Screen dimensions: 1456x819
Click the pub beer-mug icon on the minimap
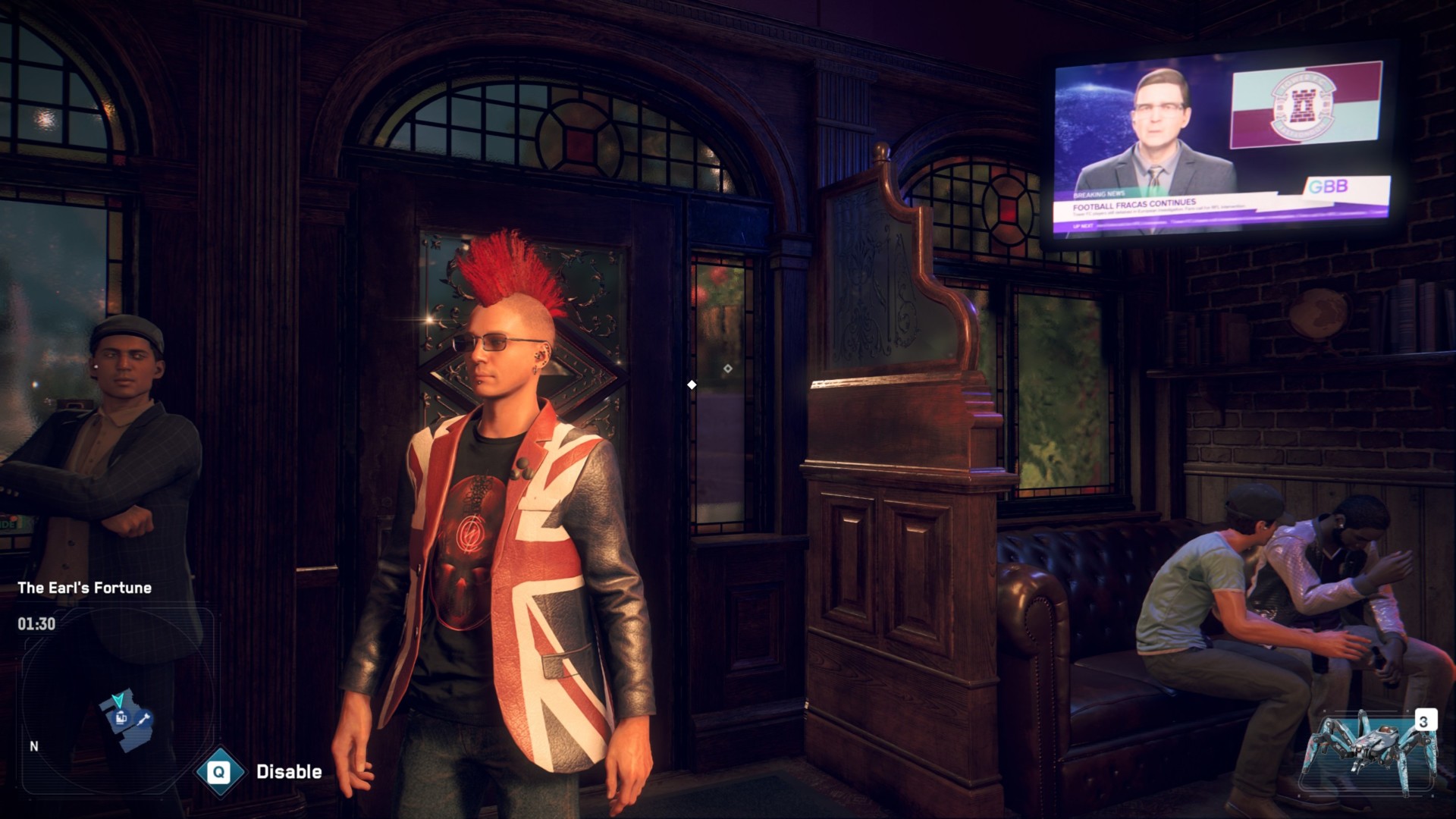coord(121,718)
